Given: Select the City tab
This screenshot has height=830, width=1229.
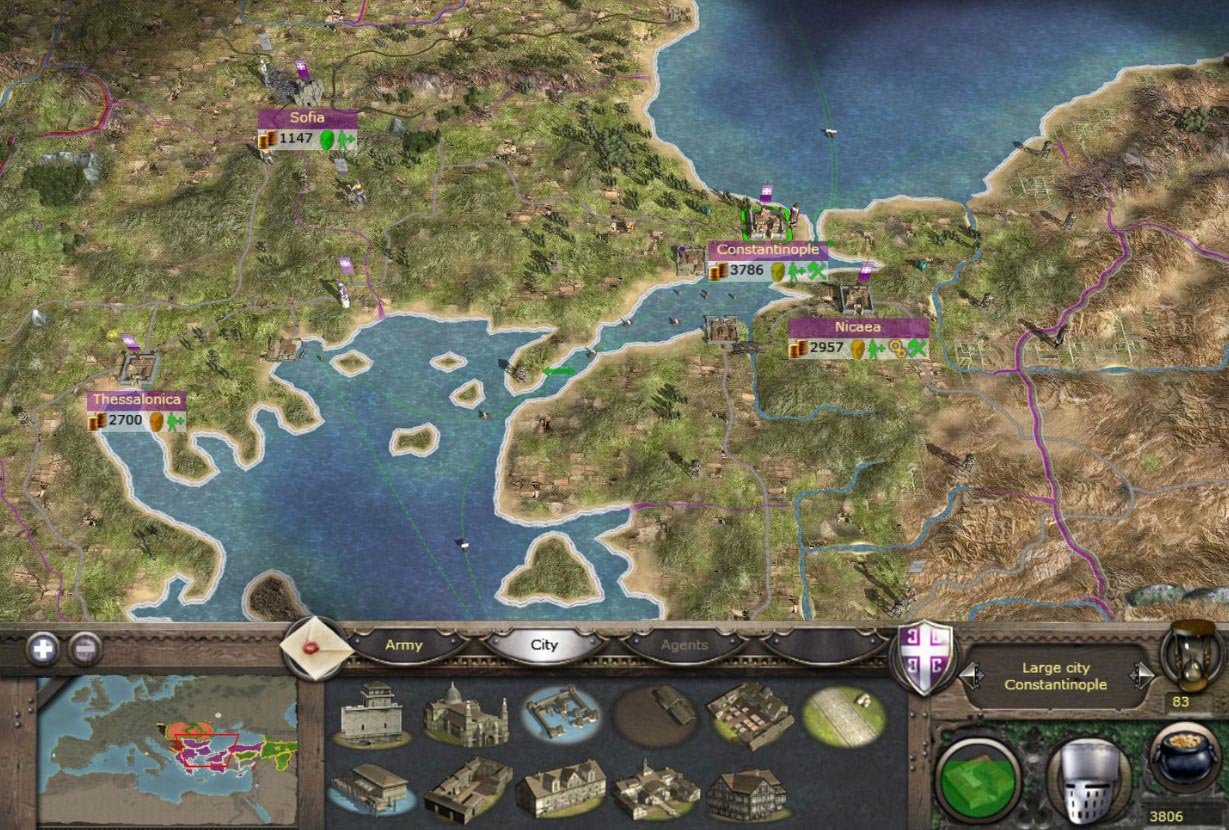Looking at the screenshot, I should point(544,645).
